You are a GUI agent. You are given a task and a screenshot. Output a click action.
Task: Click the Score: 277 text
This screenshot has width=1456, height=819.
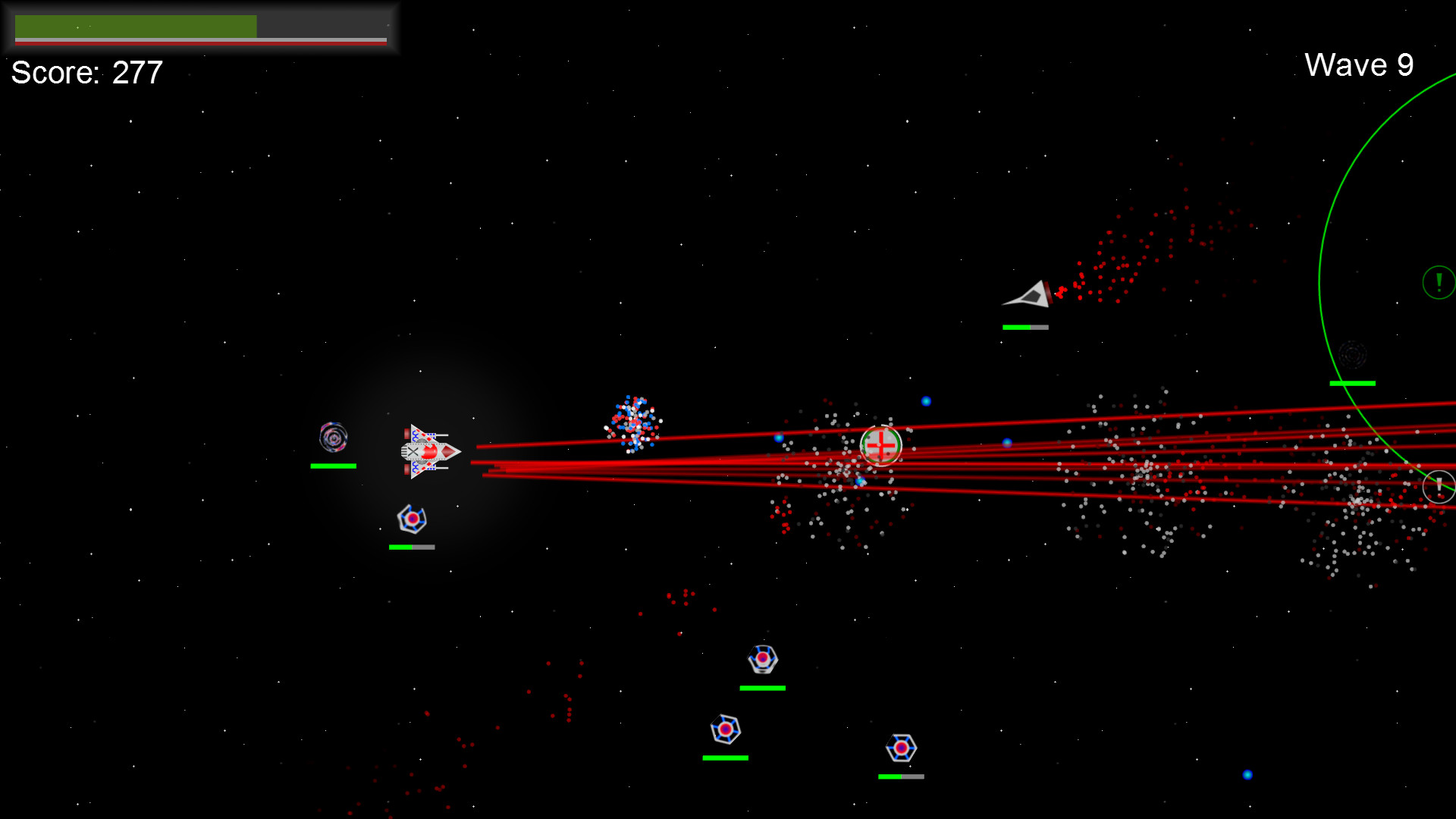click(86, 73)
